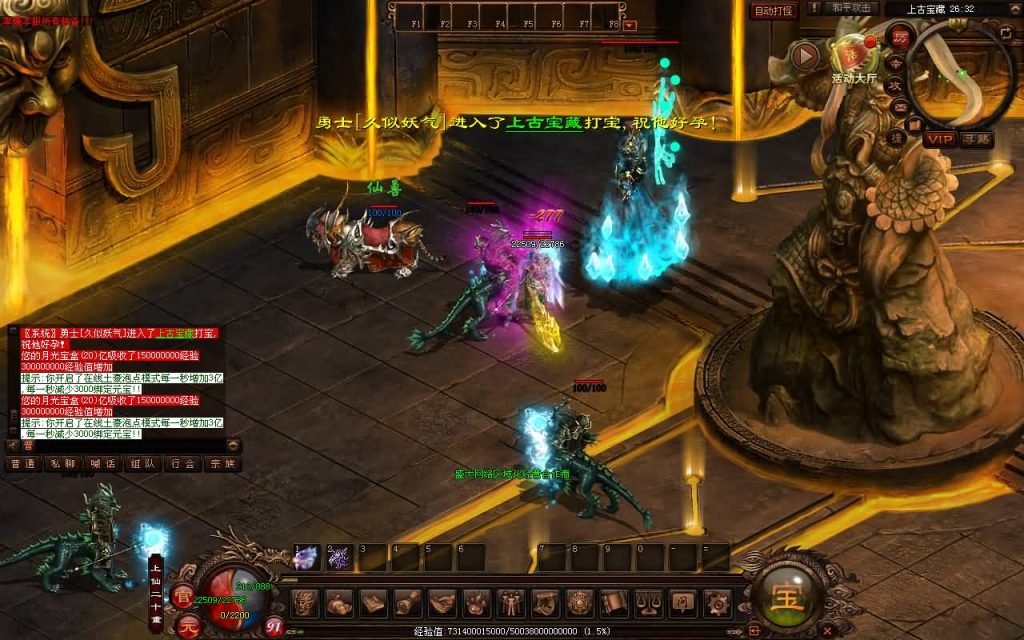Image resolution: width=1024 pixels, height=640 pixels.
Task: Switch chat to 普通 channel
Action: (x=22, y=464)
